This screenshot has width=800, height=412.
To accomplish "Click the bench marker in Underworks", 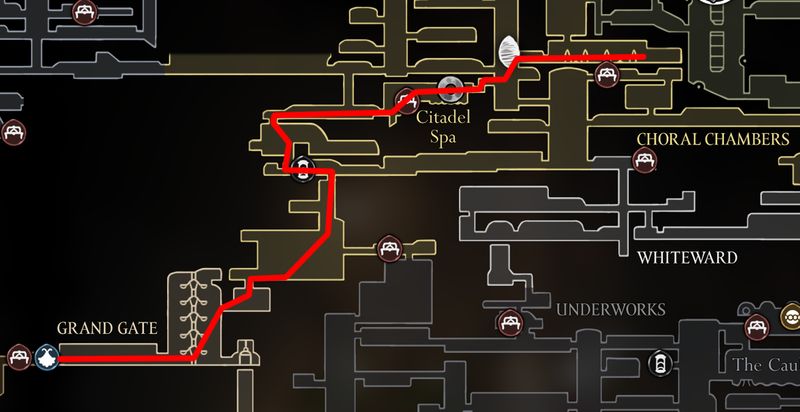I will click(510, 321).
